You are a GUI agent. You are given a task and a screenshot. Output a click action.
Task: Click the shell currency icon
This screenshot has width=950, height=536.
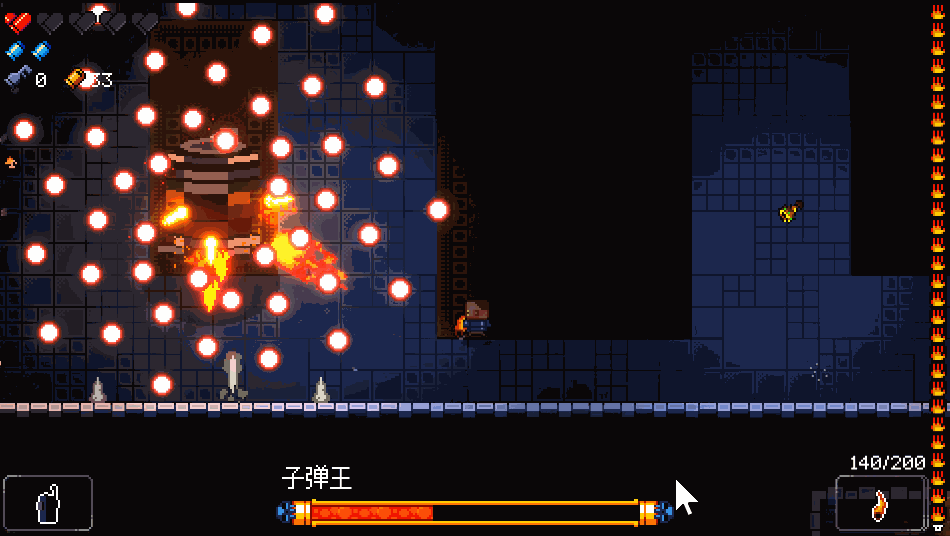point(76,78)
